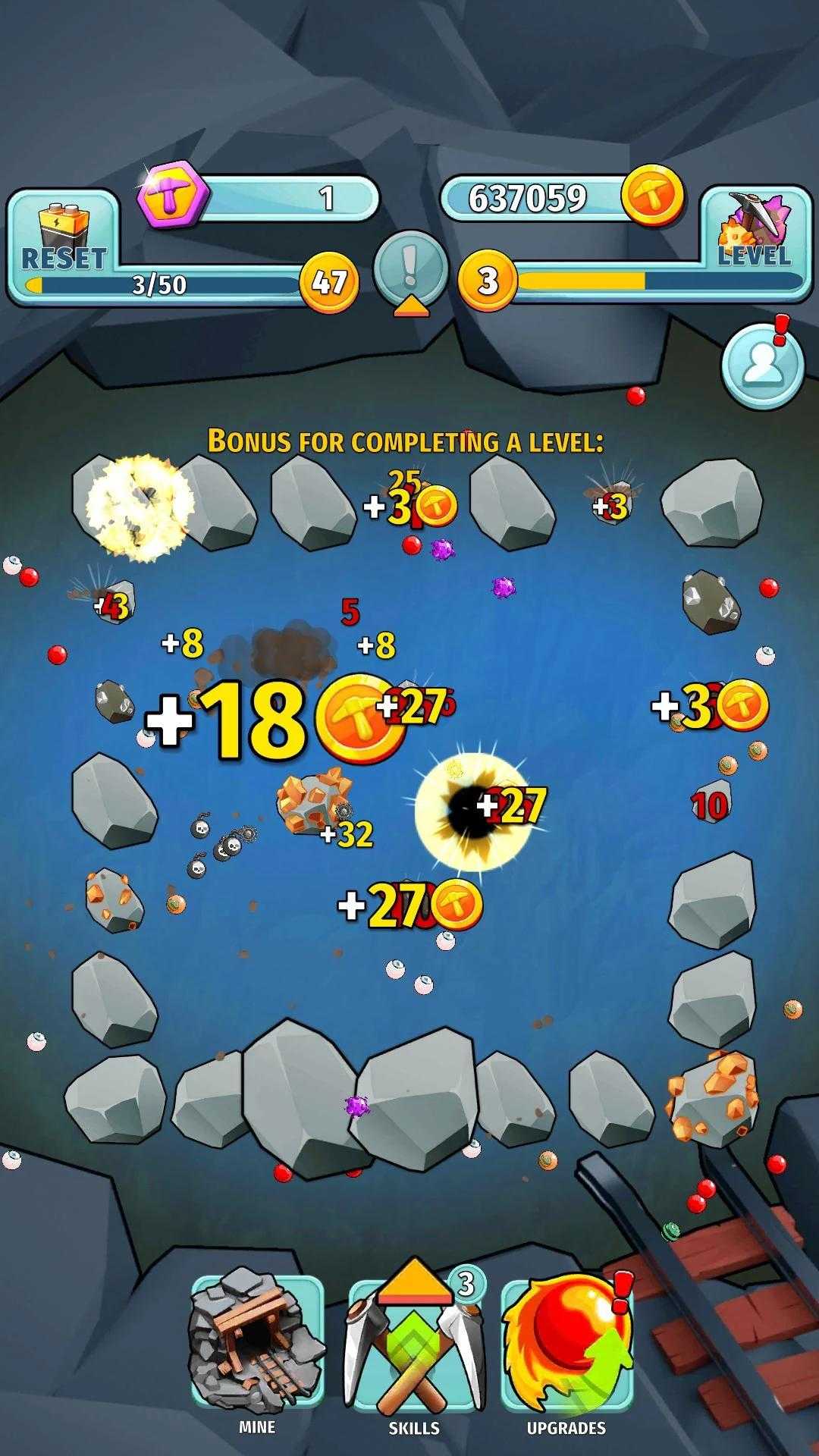Open the player profile icon
Image resolution: width=819 pixels, height=1456 pixels.
click(x=761, y=366)
